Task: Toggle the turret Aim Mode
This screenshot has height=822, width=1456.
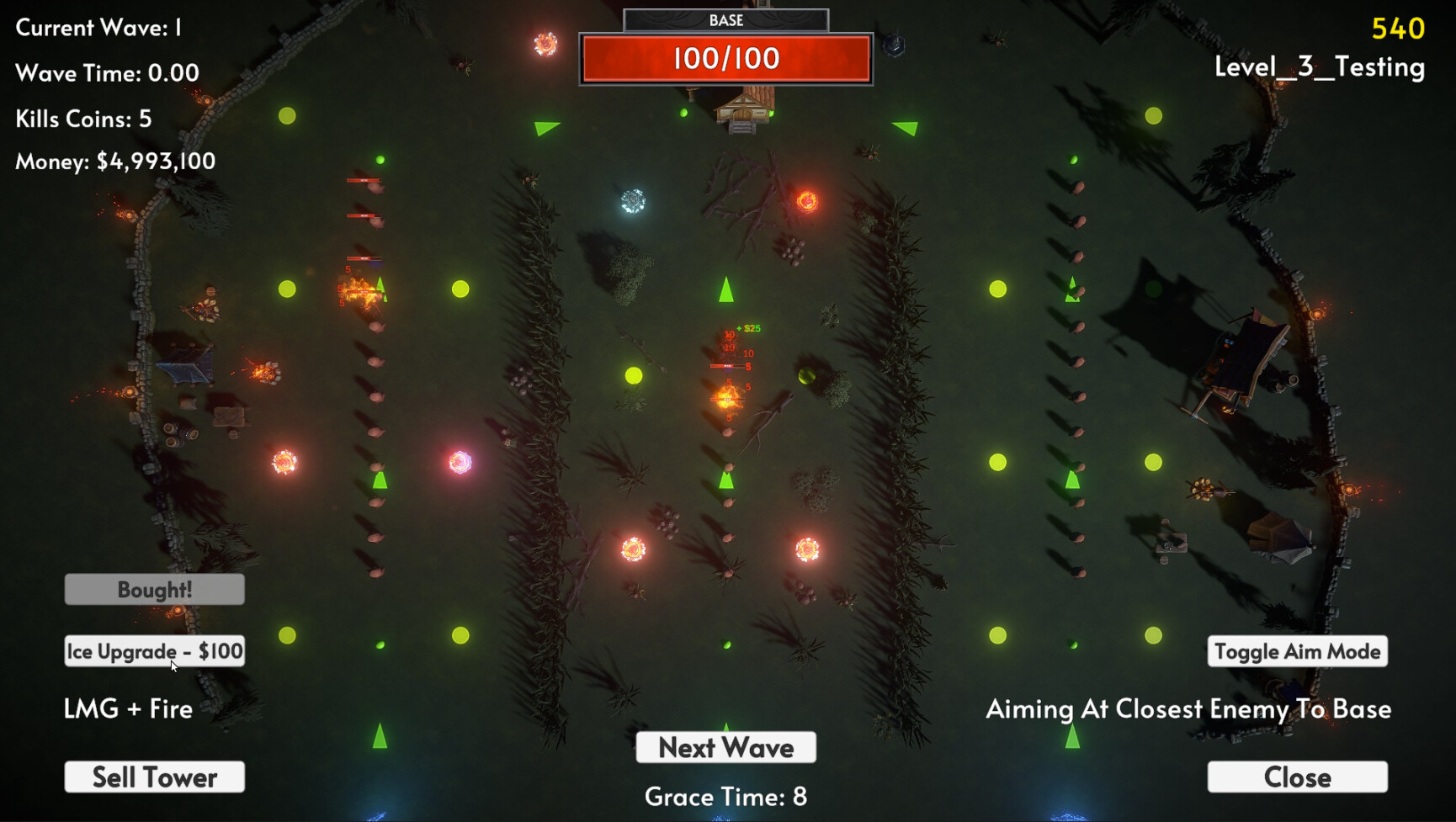Action: coord(1297,650)
